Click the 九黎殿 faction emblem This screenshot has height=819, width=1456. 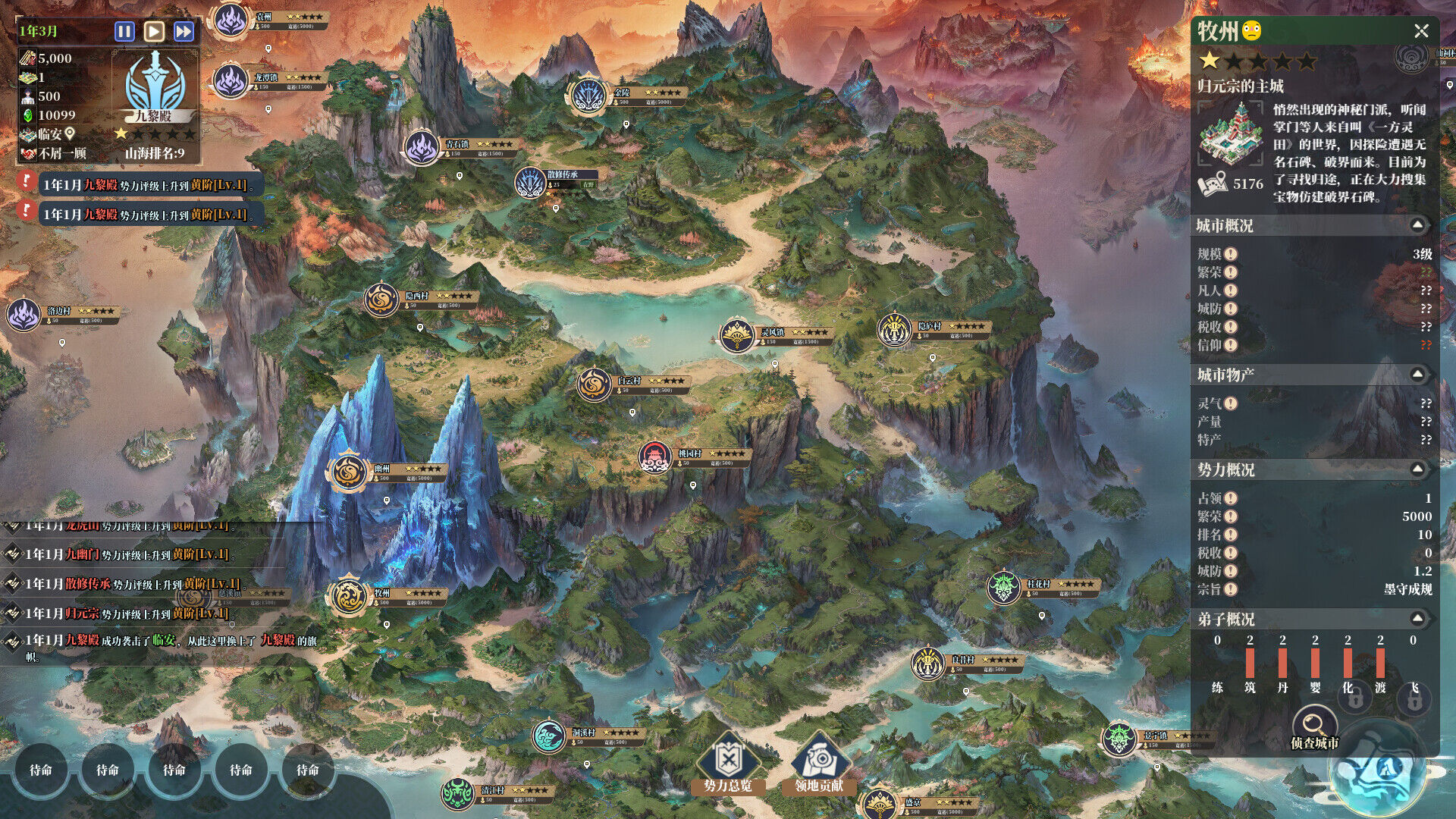(x=155, y=83)
